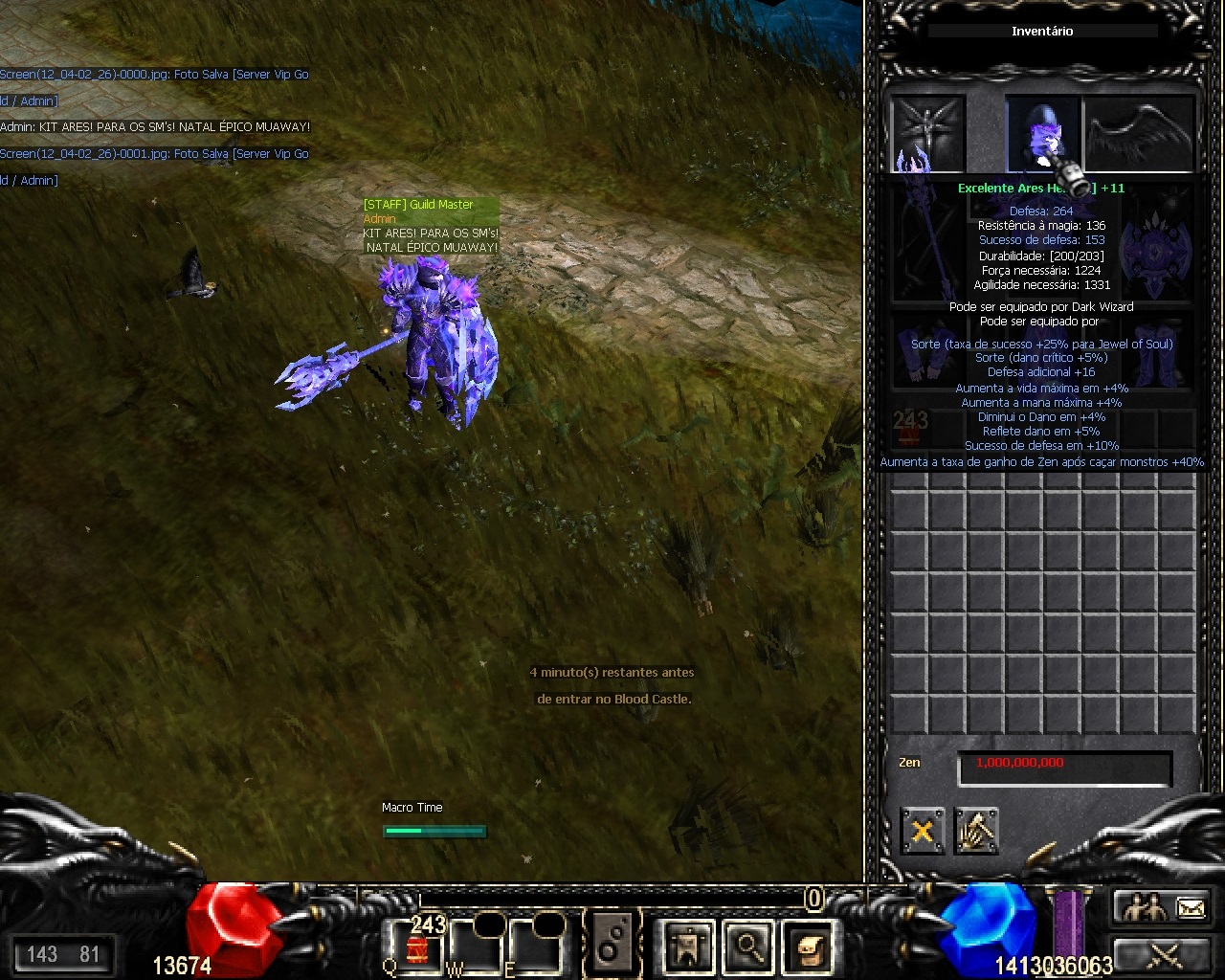Open the crossed swords button

pos(1162,954)
